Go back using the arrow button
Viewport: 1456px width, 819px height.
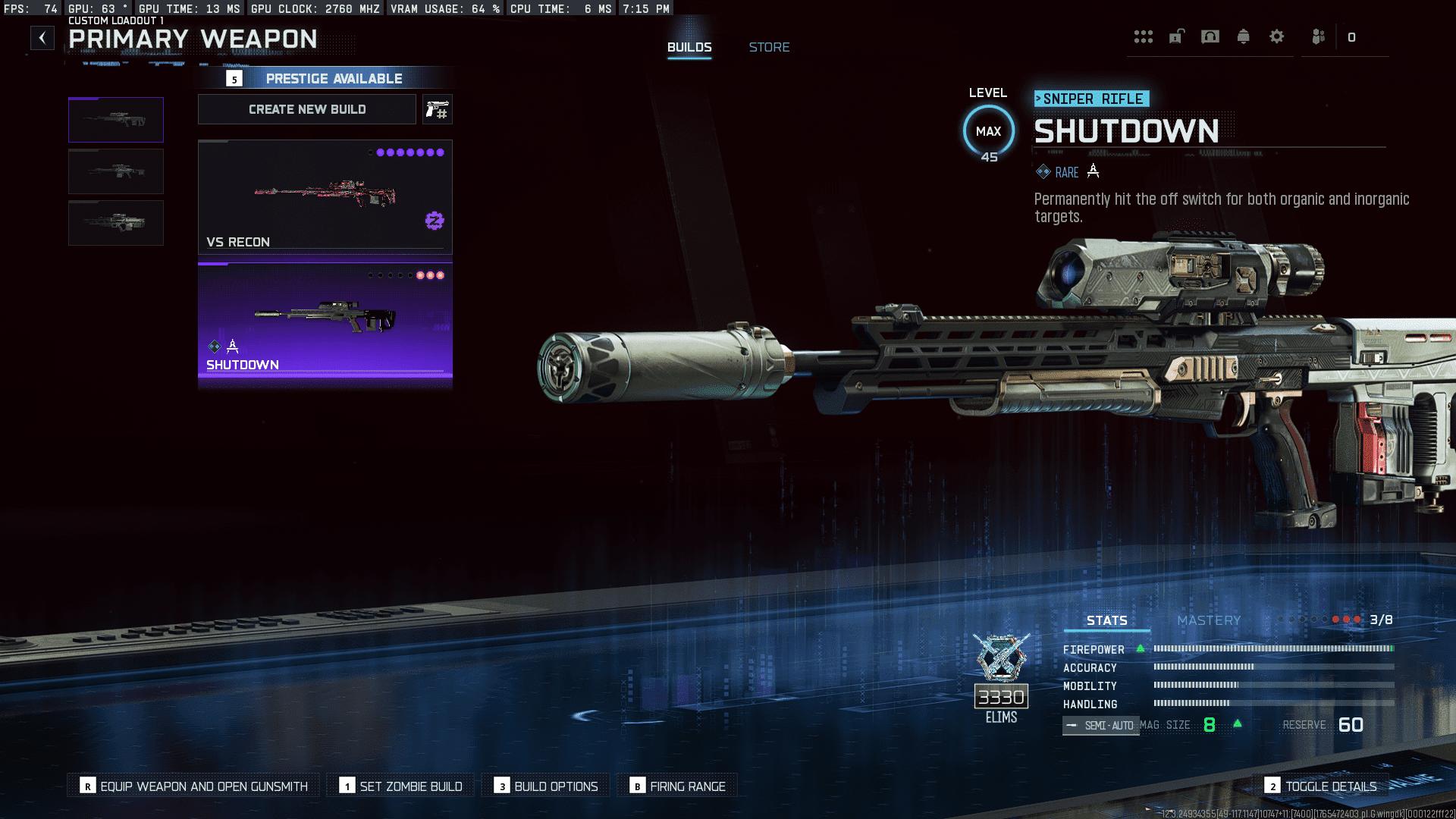(x=42, y=38)
